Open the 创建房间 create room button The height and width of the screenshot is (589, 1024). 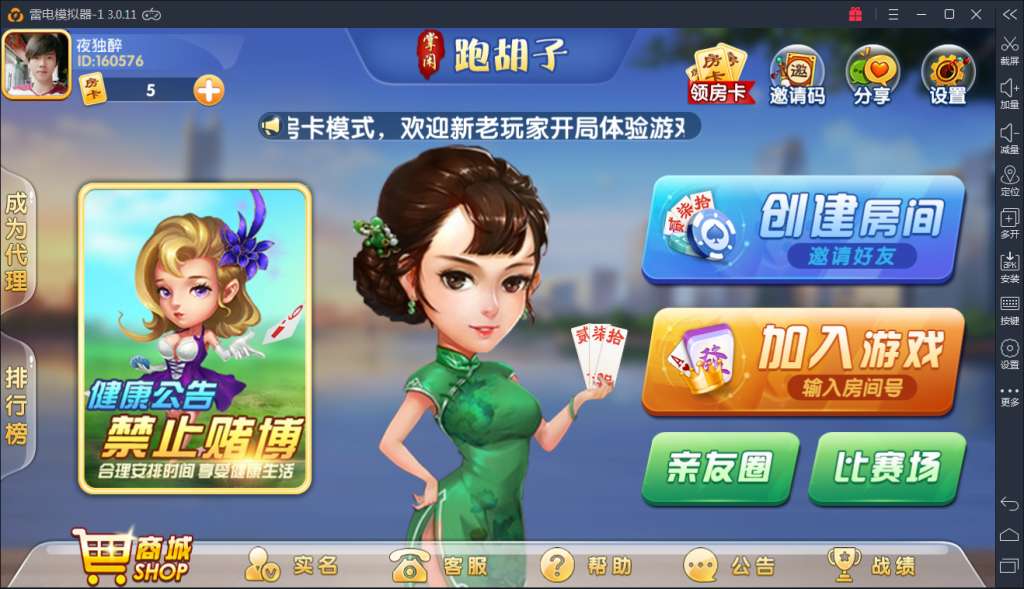802,228
